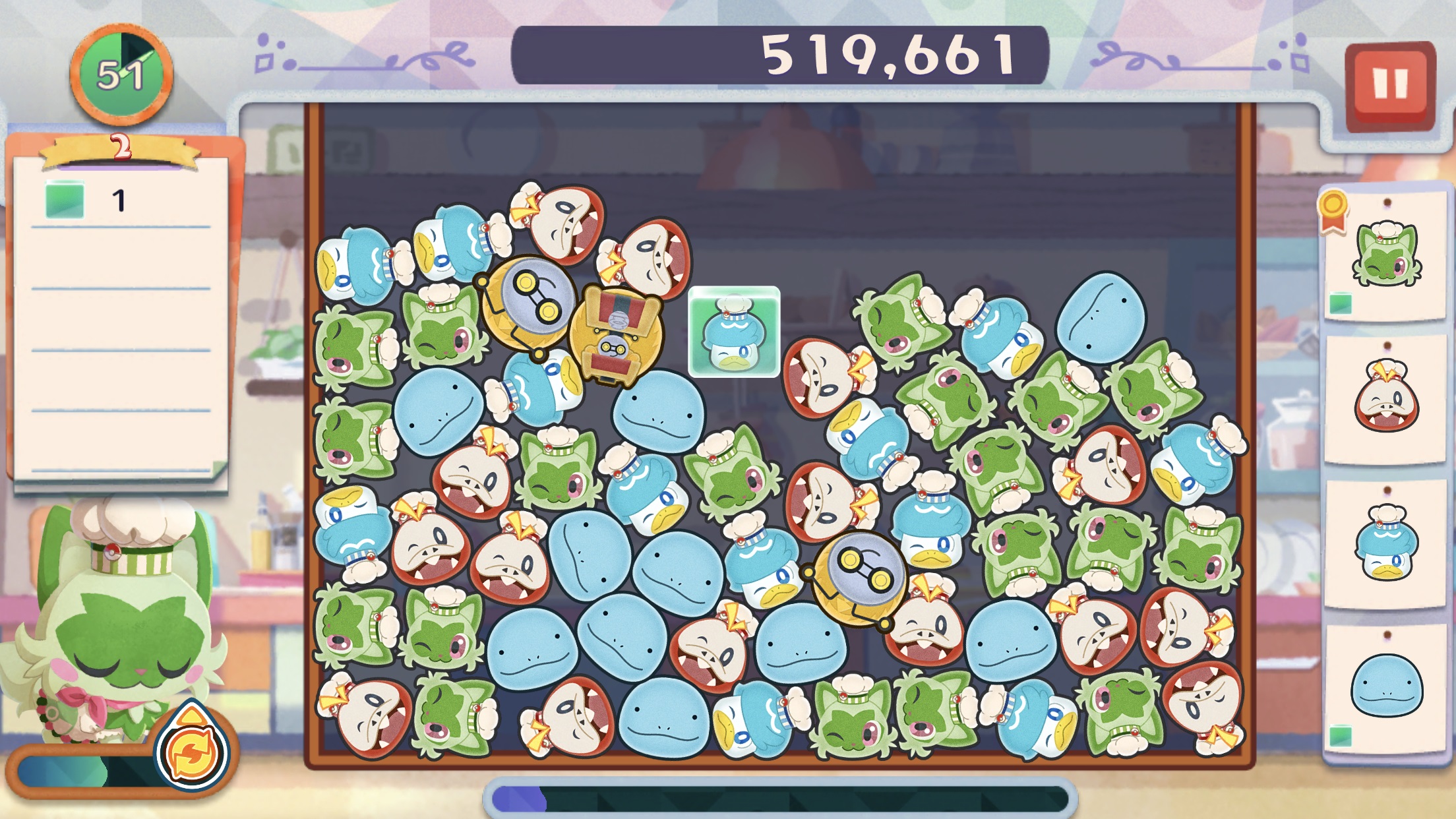This screenshot has height=819, width=1456.
Task: Select the highlighted Quaxly tile on the board
Action: (734, 331)
